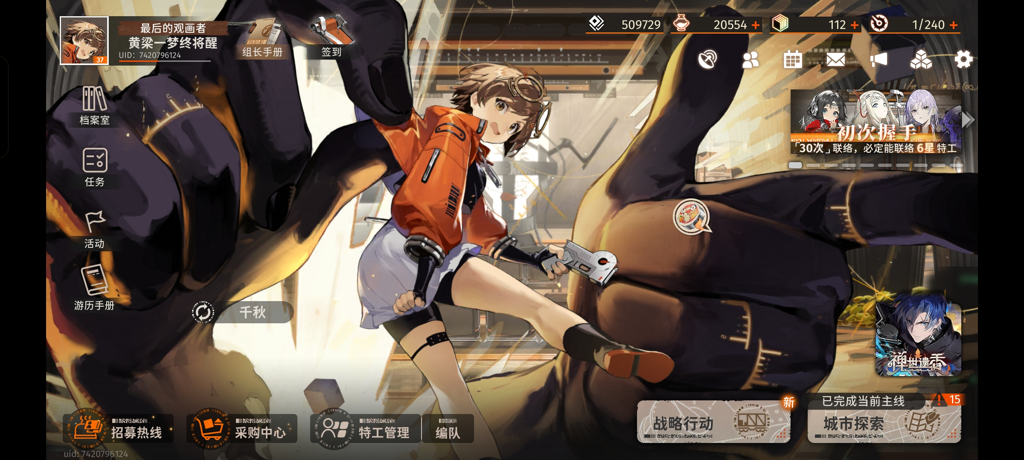Open the player profile avatar

(84, 41)
